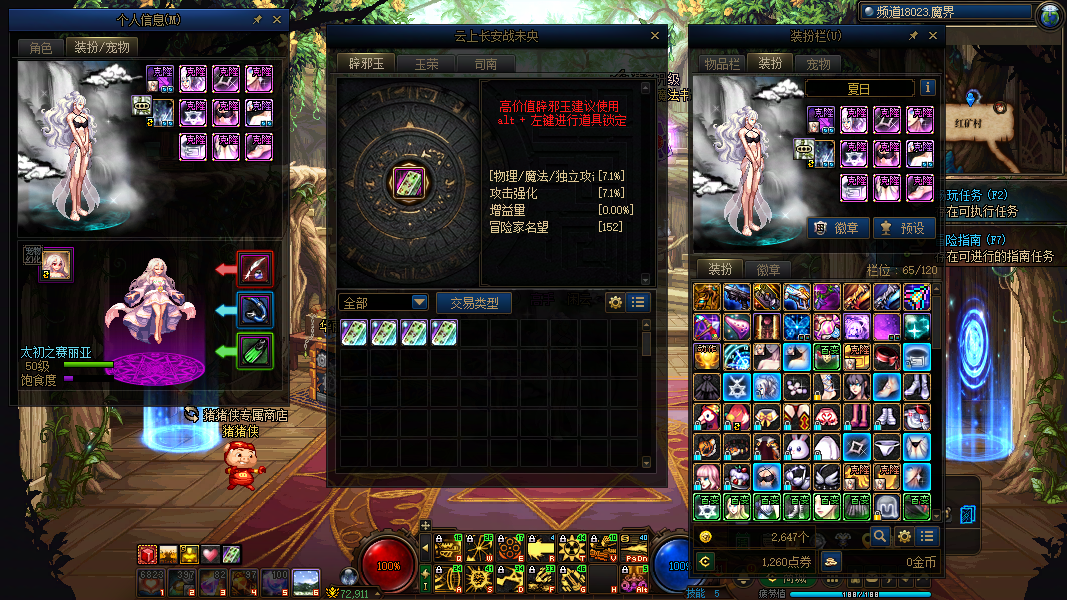Close the 装扮栏 inventory window

[x=933, y=36]
